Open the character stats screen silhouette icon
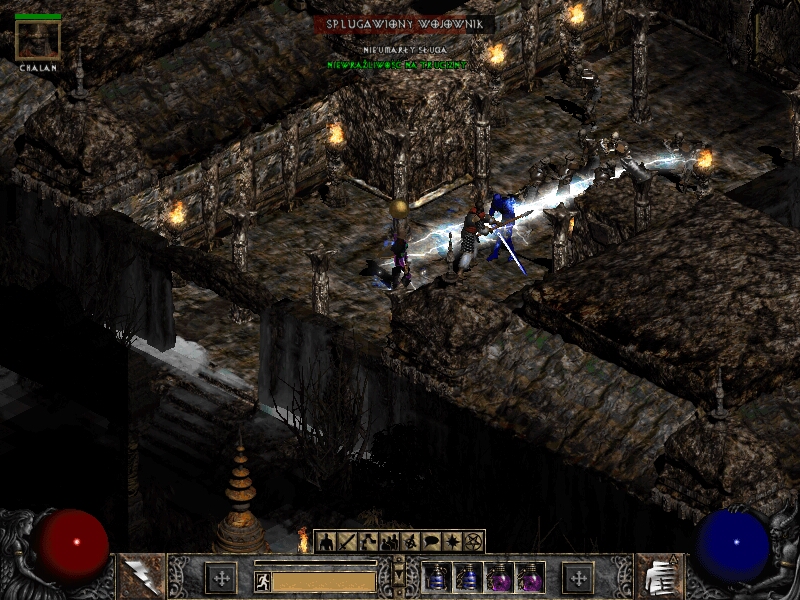Viewport: 800px width, 600px height. tap(327, 542)
